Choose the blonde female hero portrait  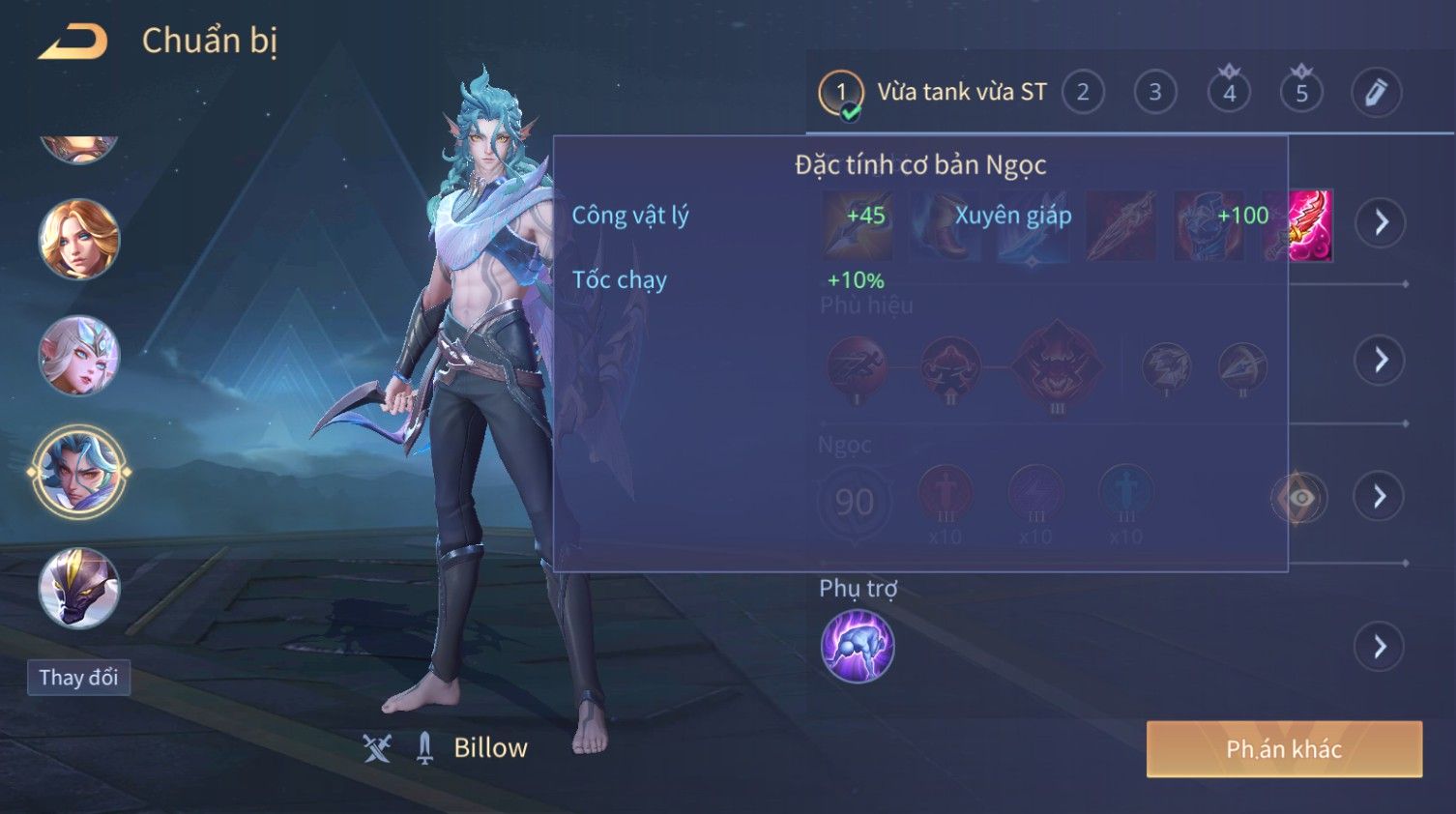coord(78,239)
